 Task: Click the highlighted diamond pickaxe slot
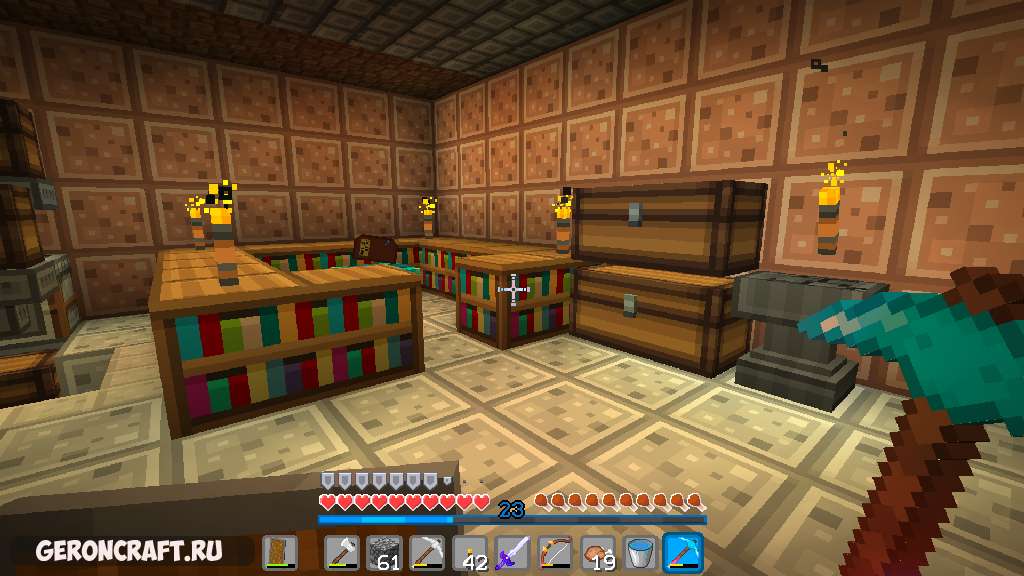pyautogui.click(x=683, y=553)
